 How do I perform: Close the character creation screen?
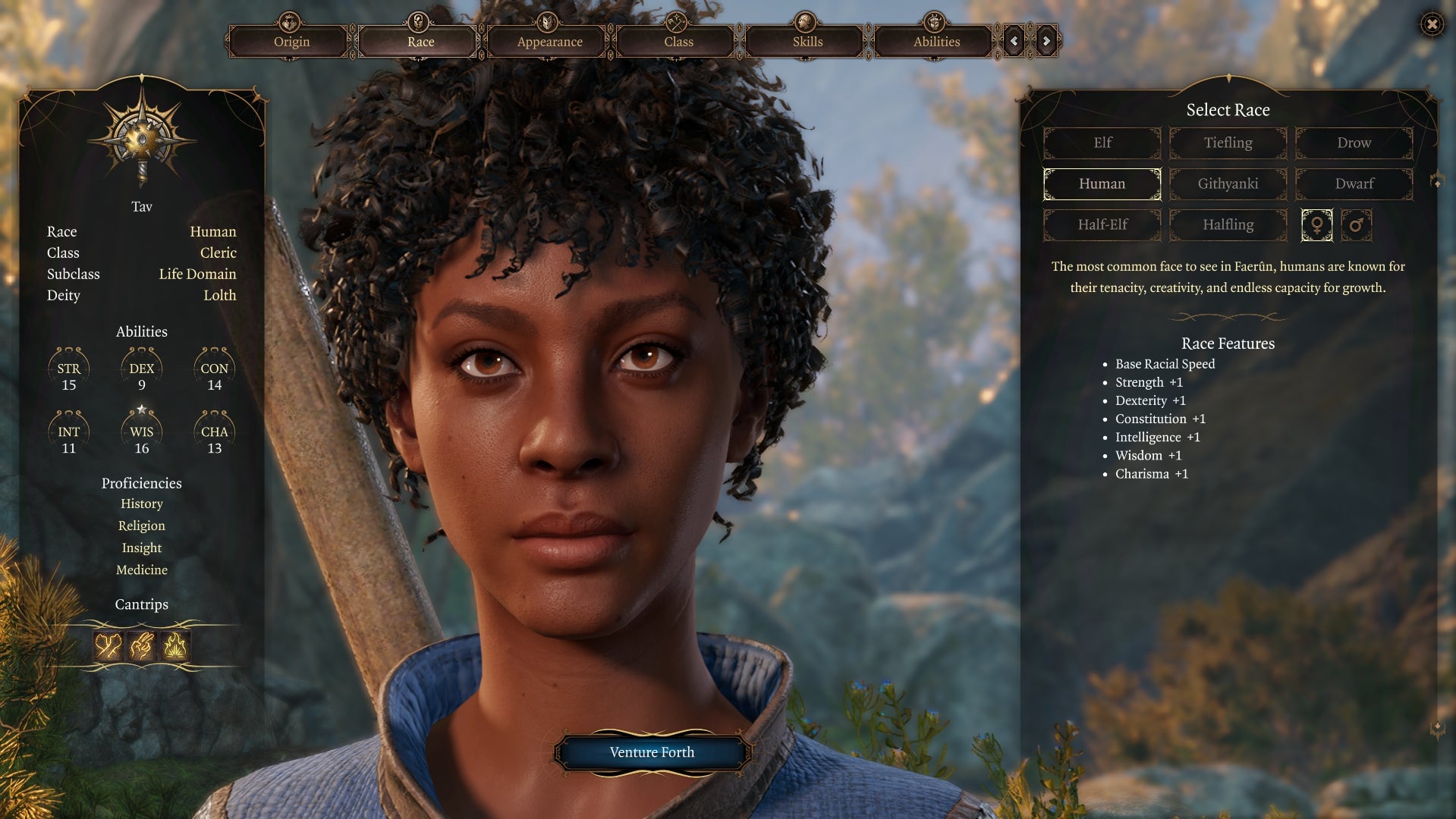pos(1431,25)
